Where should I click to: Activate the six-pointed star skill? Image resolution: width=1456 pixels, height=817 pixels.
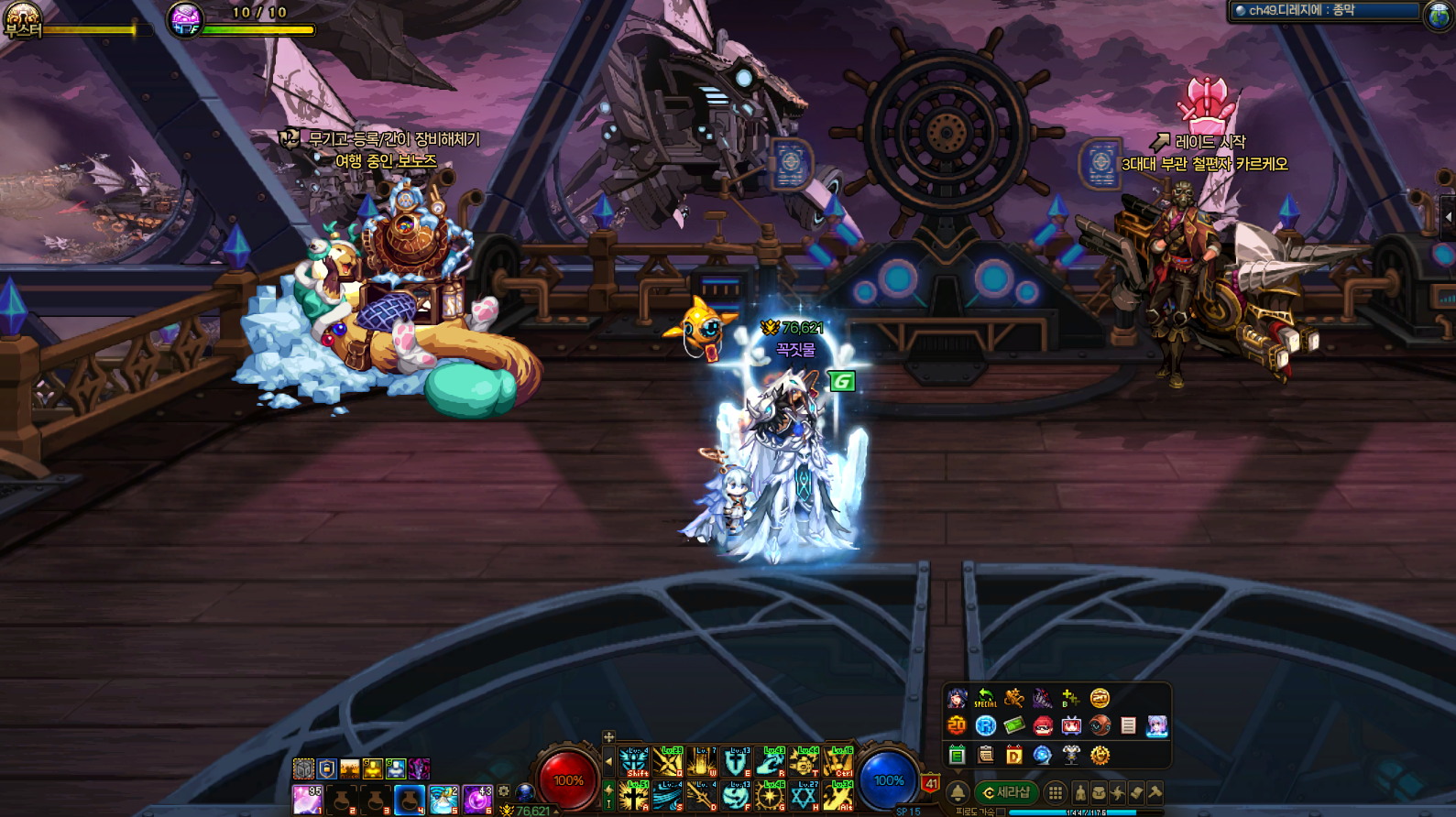pyautogui.click(x=804, y=796)
